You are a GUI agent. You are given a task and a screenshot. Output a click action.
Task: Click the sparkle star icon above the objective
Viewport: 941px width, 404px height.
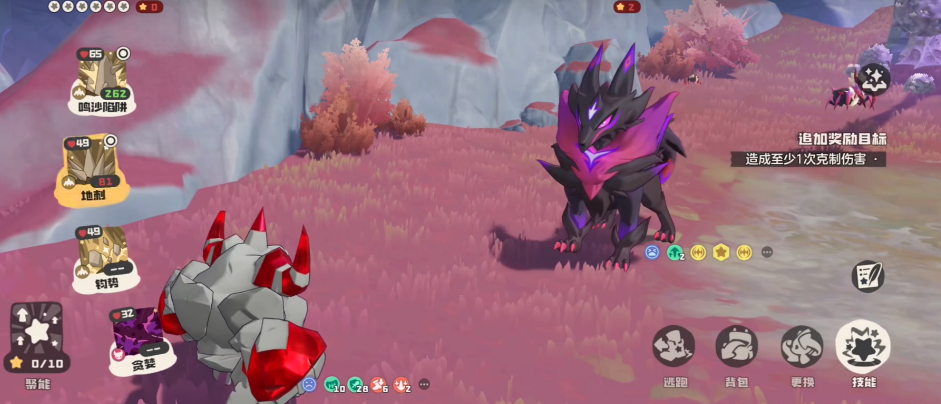pyautogui.click(x=874, y=77)
